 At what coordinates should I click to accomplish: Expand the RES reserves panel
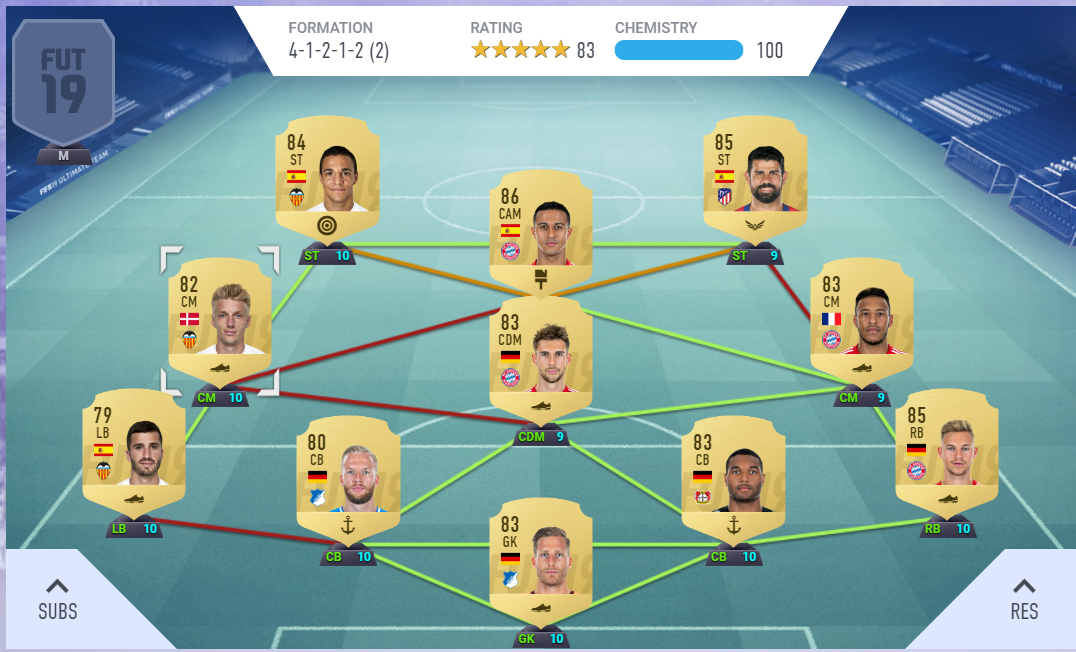[x=1024, y=600]
